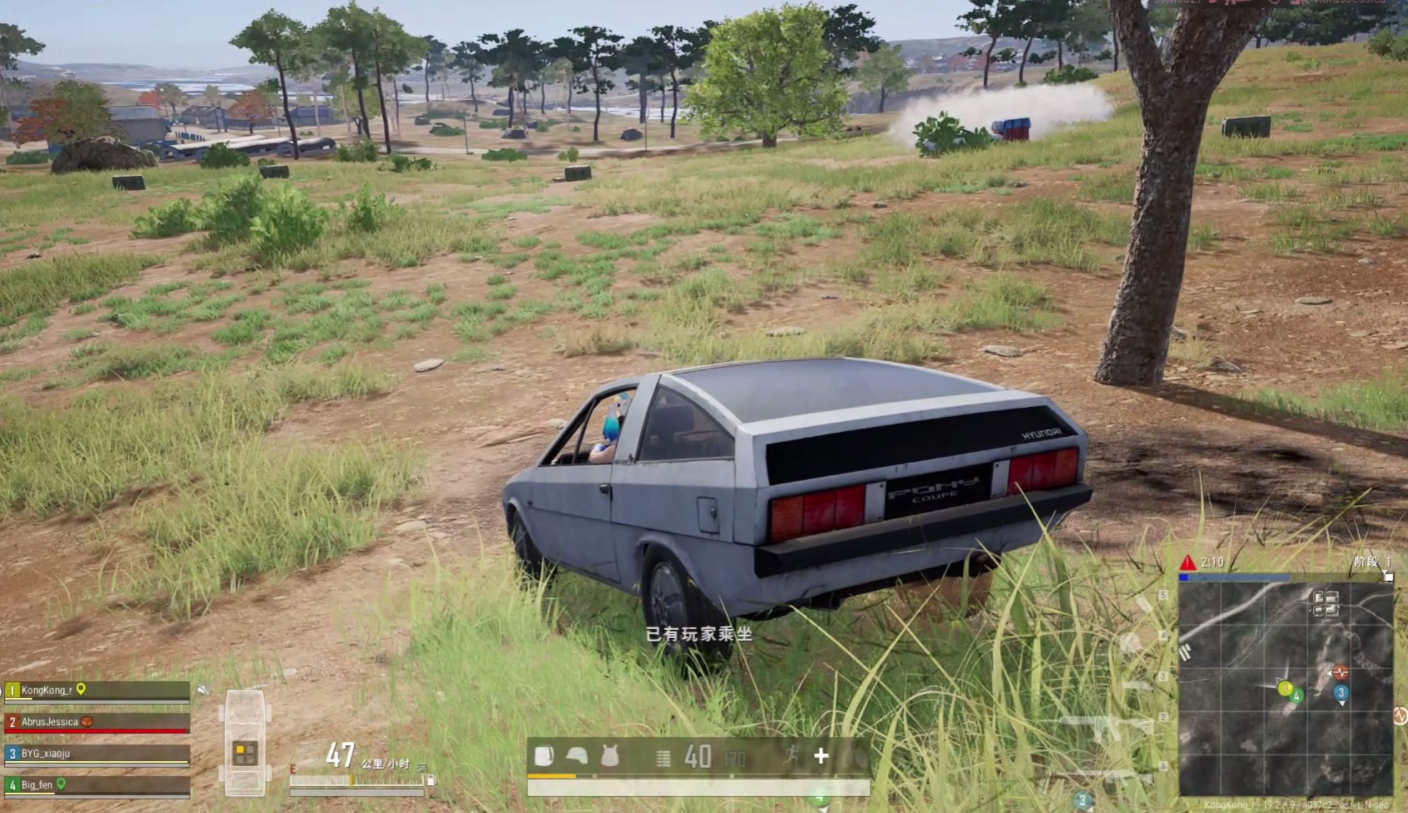Click the helmet equipment icon
This screenshot has height=813, width=1408.
pos(576,756)
